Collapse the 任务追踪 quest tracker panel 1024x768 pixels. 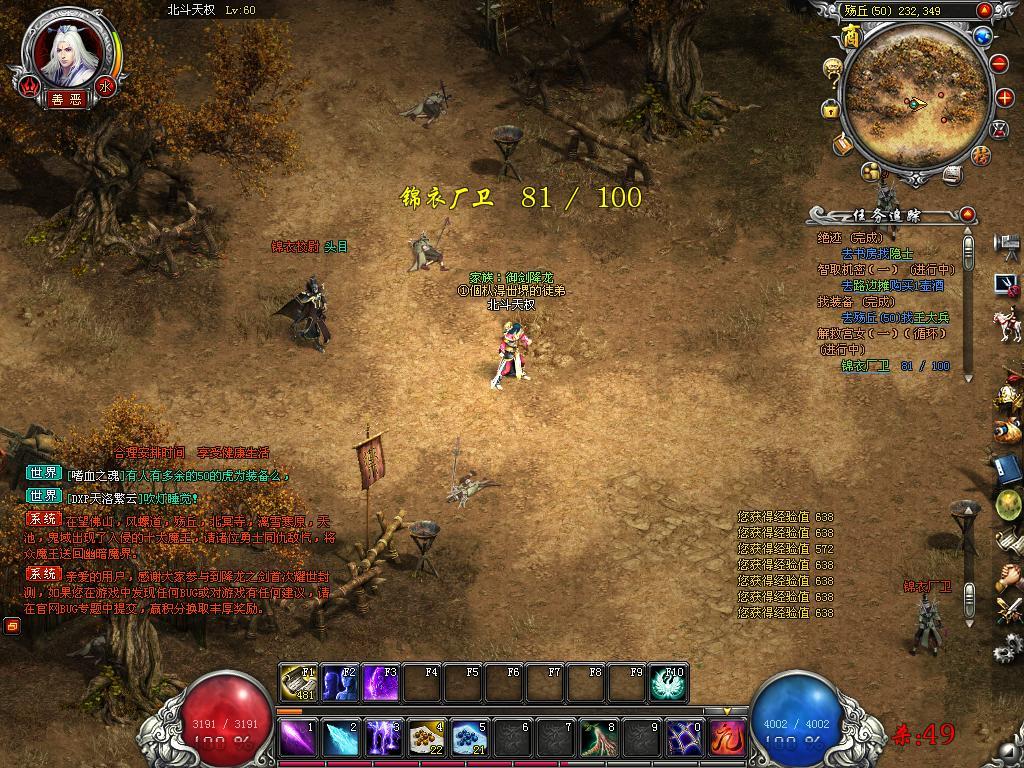[967, 214]
